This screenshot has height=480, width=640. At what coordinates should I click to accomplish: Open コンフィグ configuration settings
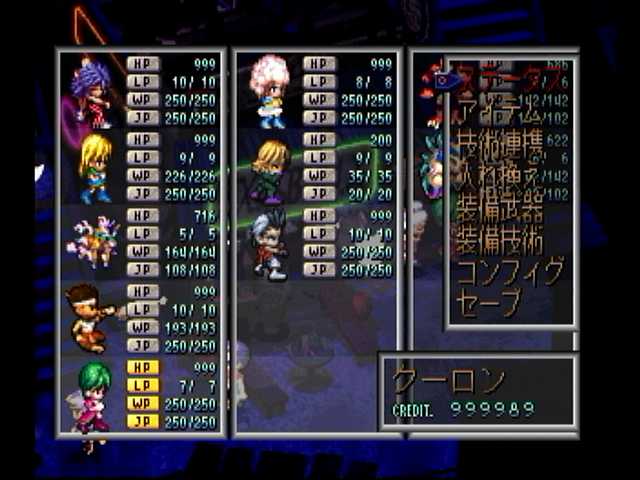coord(510,272)
